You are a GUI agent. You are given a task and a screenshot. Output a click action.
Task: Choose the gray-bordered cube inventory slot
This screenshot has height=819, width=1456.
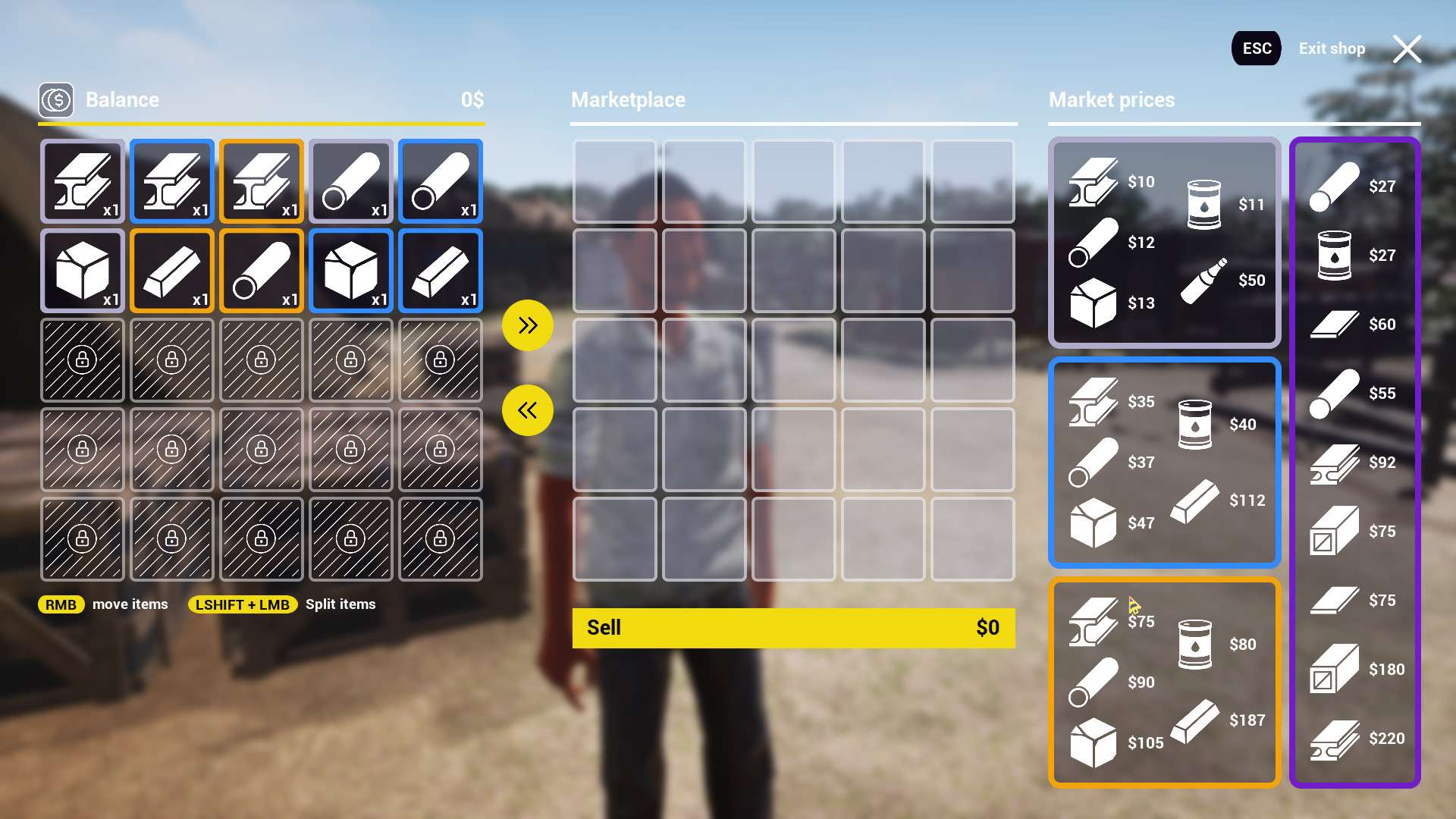83,271
